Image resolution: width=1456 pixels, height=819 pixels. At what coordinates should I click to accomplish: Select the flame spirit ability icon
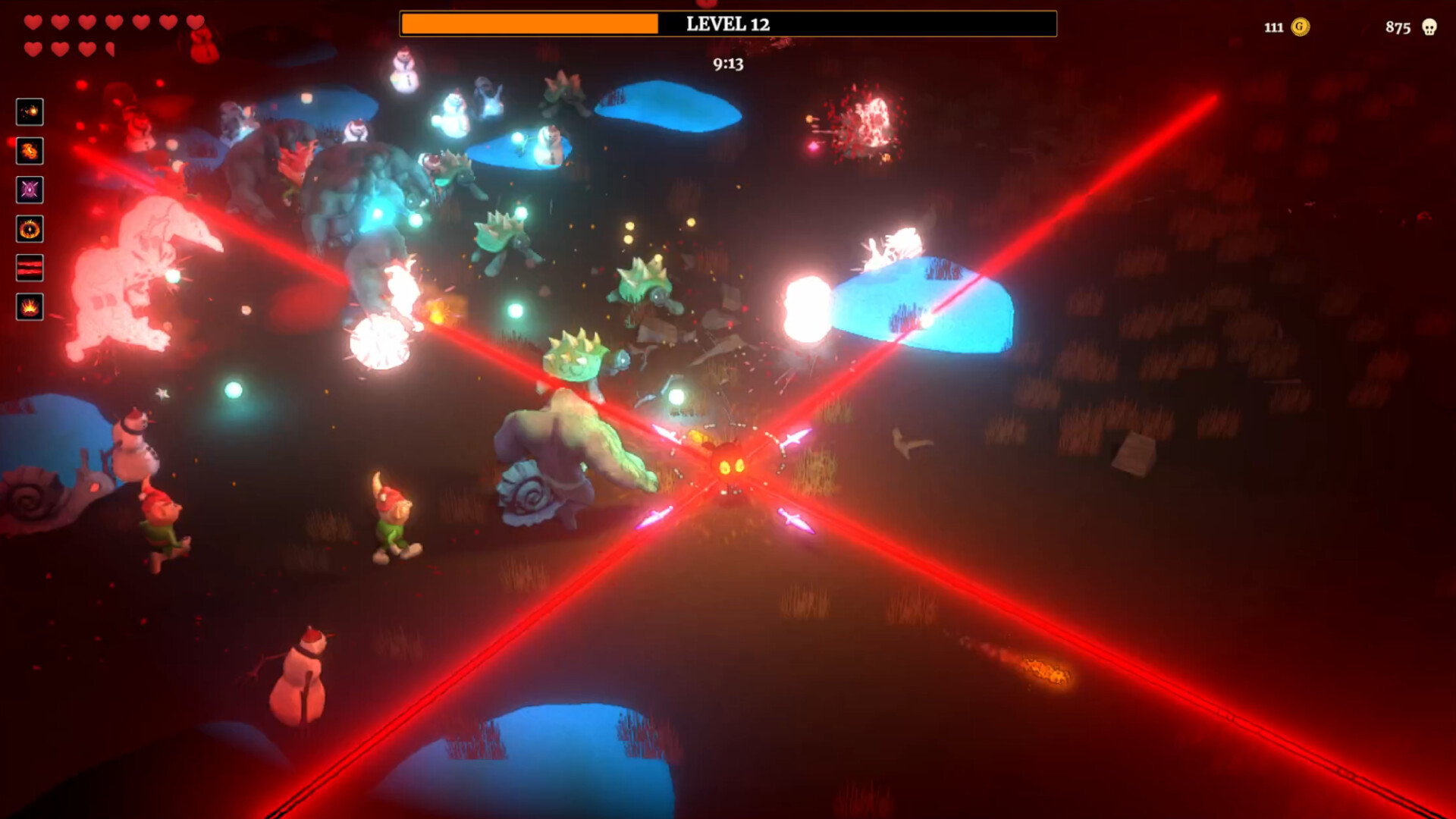pyautogui.click(x=30, y=151)
